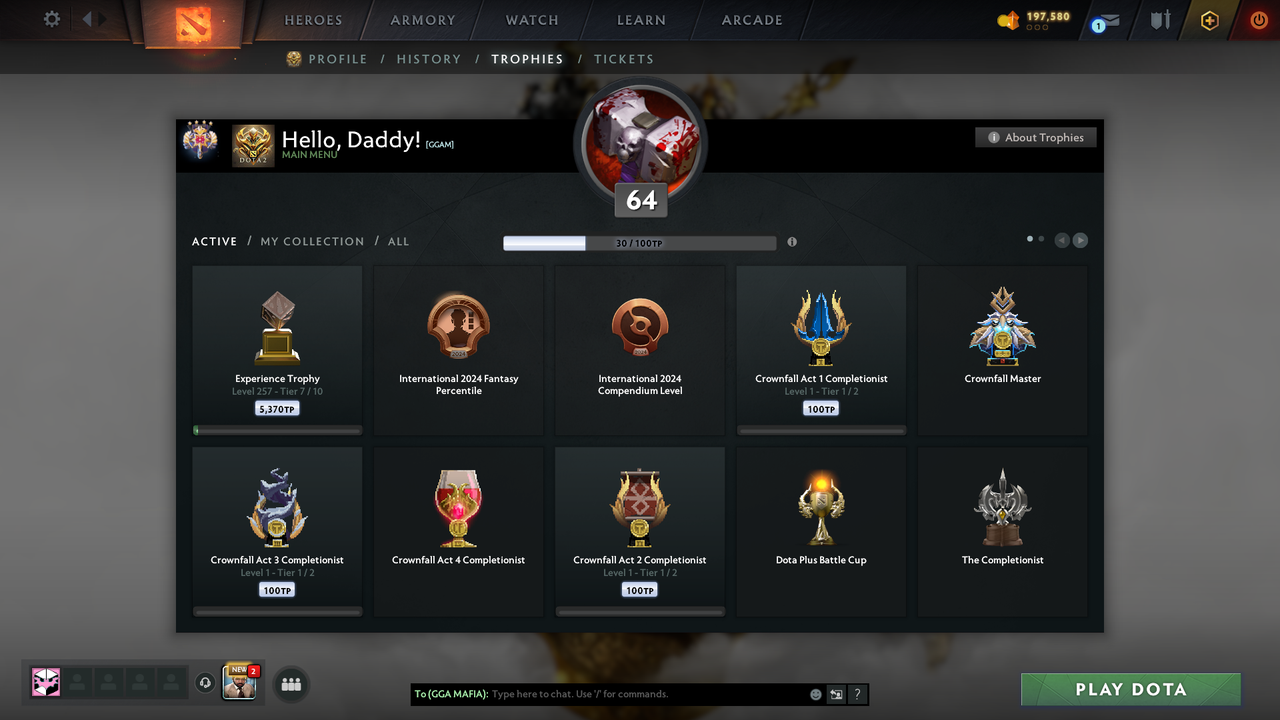Type in the GGA MAFIA chat field

[640, 694]
